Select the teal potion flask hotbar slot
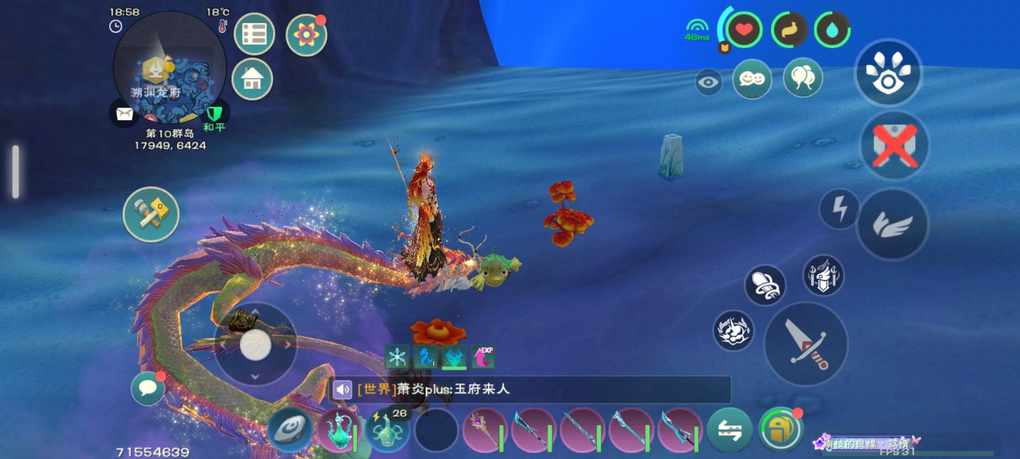 338,431
